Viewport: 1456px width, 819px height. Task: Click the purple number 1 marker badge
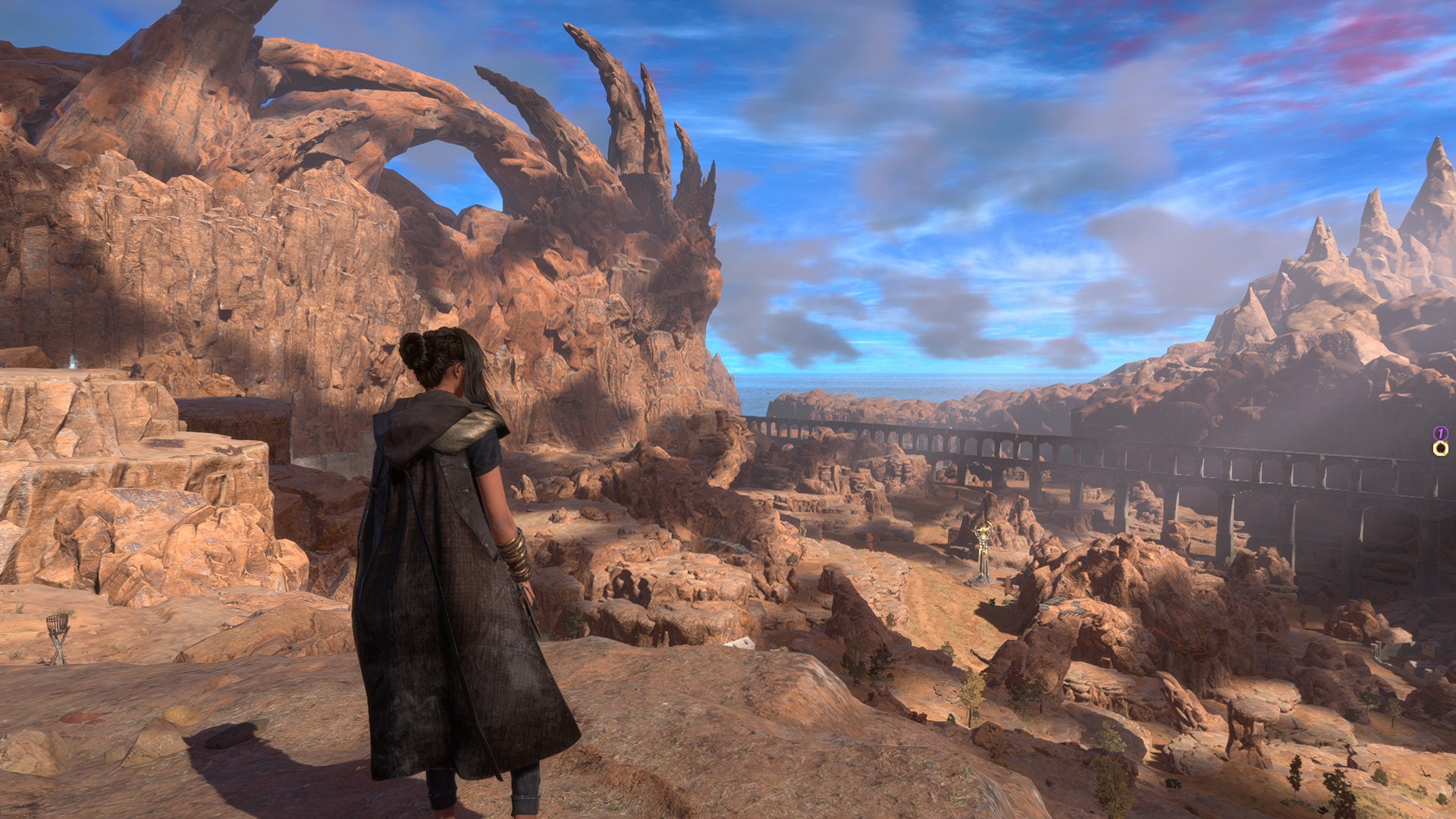(1440, 433)
